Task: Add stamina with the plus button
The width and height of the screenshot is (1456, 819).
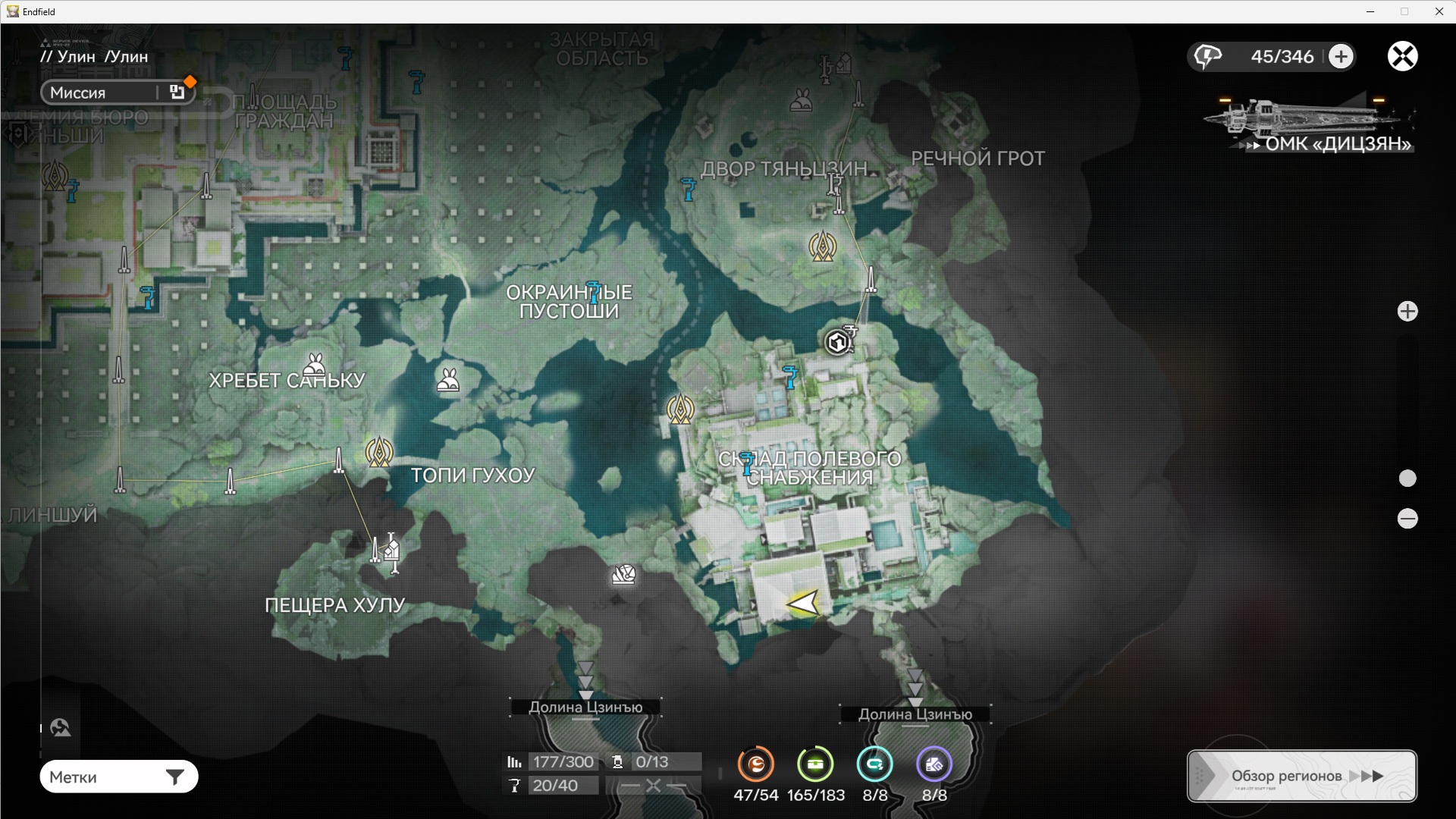Action: pos(1341,56)
